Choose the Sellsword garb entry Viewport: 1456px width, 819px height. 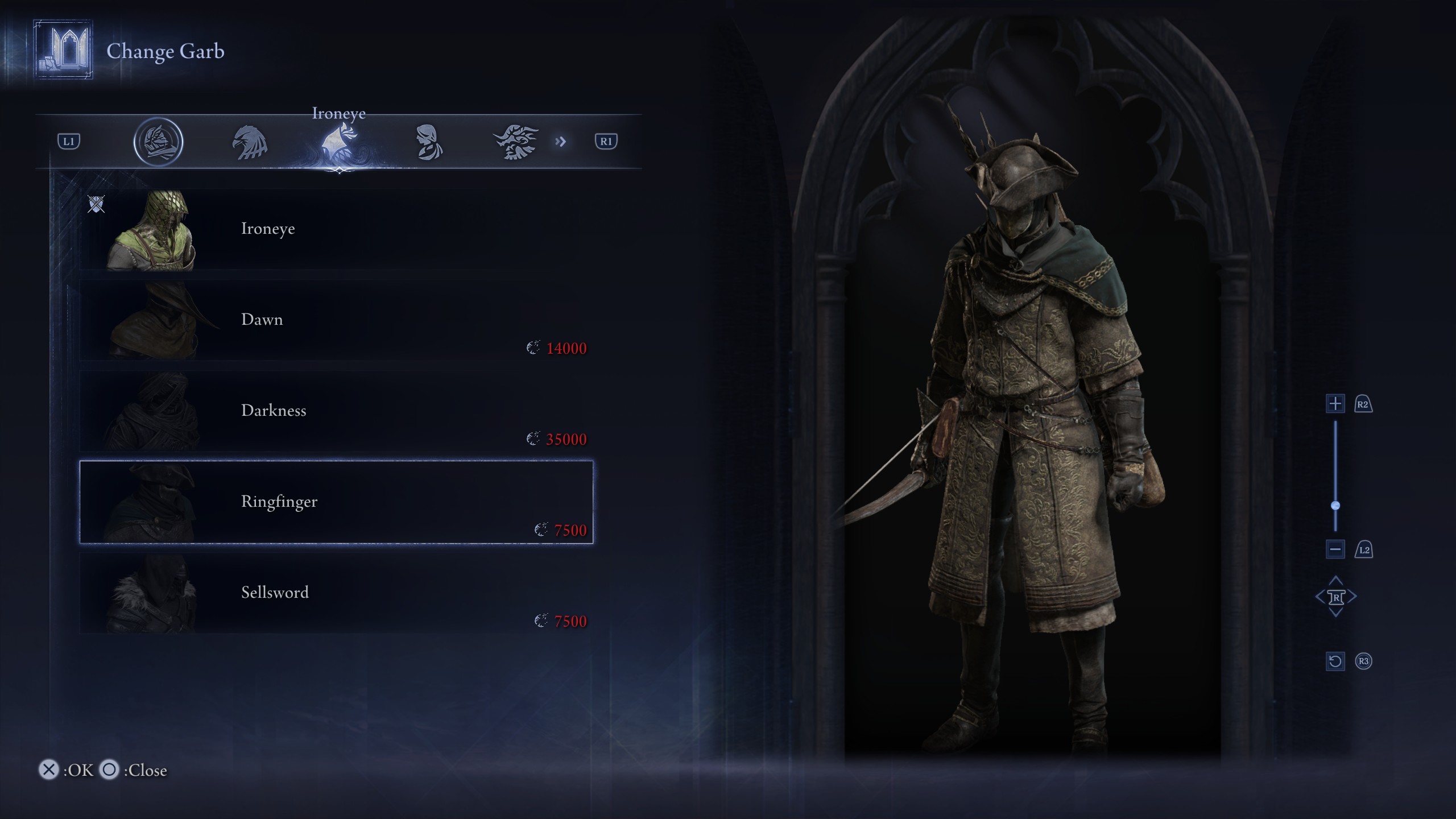click(x=336, y=593)
